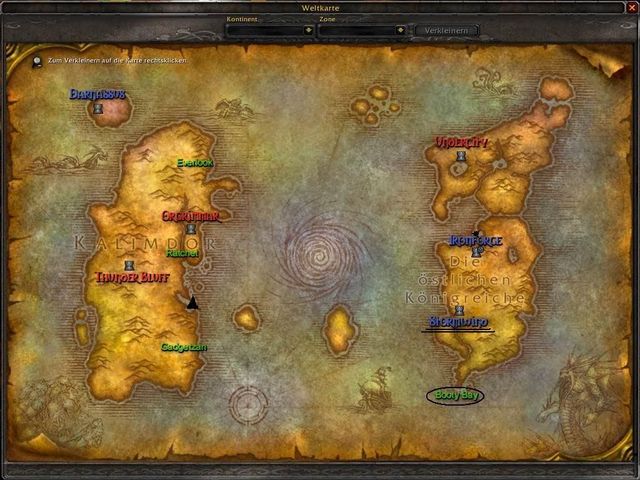The height and width of the screenshot is (480, 640).
Task: Pick the Ironforge city marker
Action: [x=477, y=251]
